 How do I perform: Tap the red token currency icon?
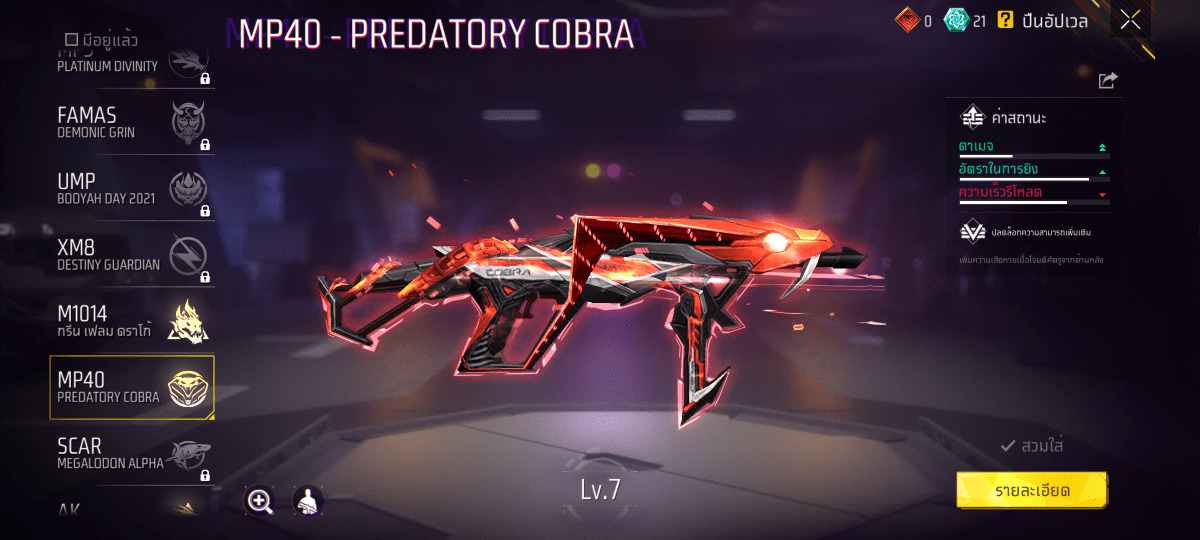pos(905,19)
